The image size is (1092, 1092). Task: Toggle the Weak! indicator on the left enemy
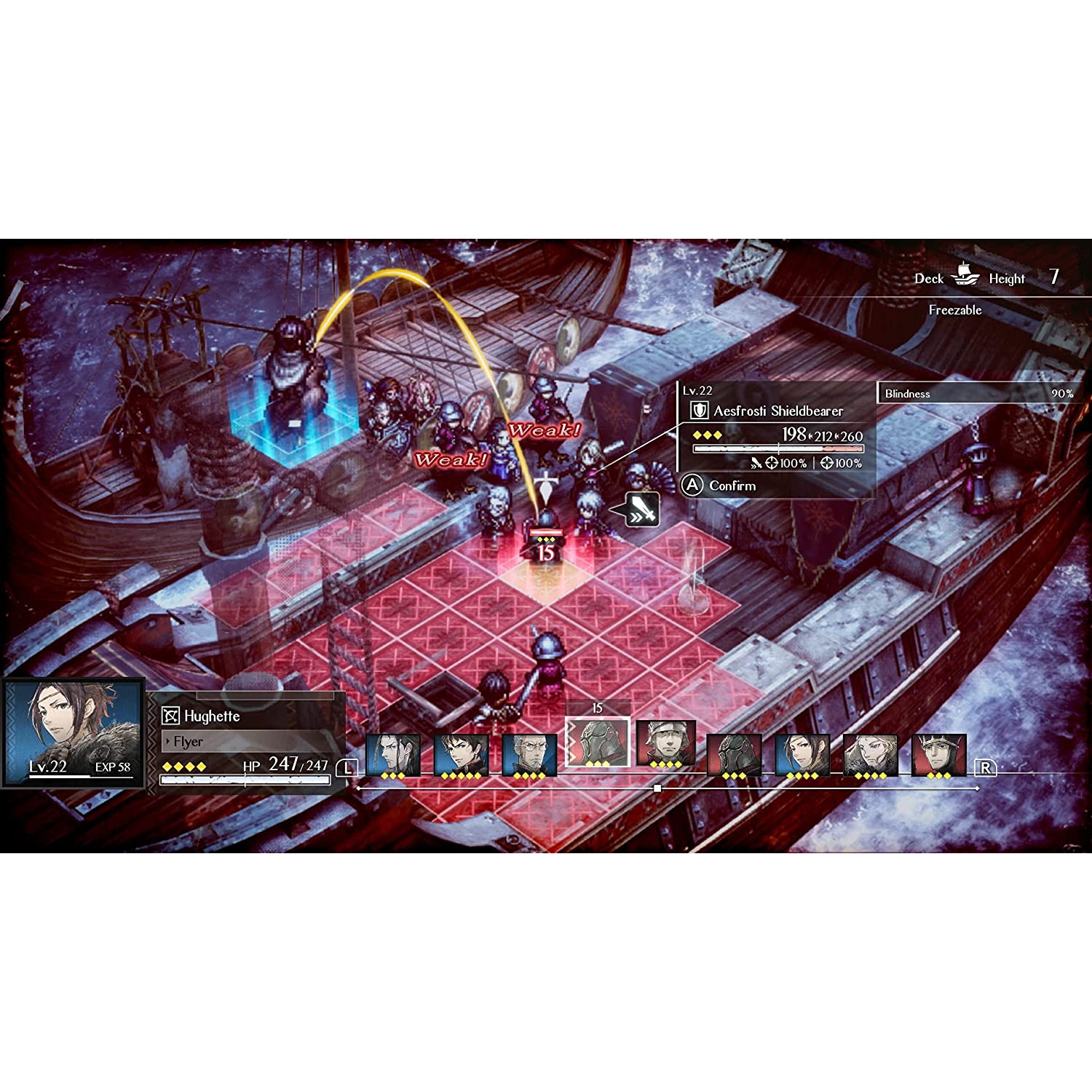pyautogui.click(x=451, y=459)
